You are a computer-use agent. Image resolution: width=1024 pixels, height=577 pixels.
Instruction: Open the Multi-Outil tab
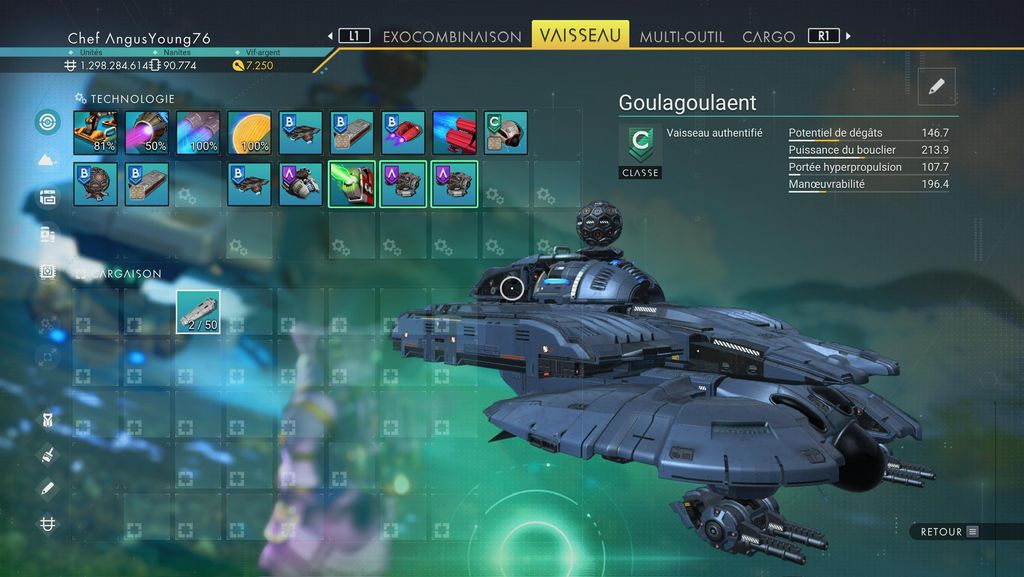pyautogui.click(x=682, y=36)
